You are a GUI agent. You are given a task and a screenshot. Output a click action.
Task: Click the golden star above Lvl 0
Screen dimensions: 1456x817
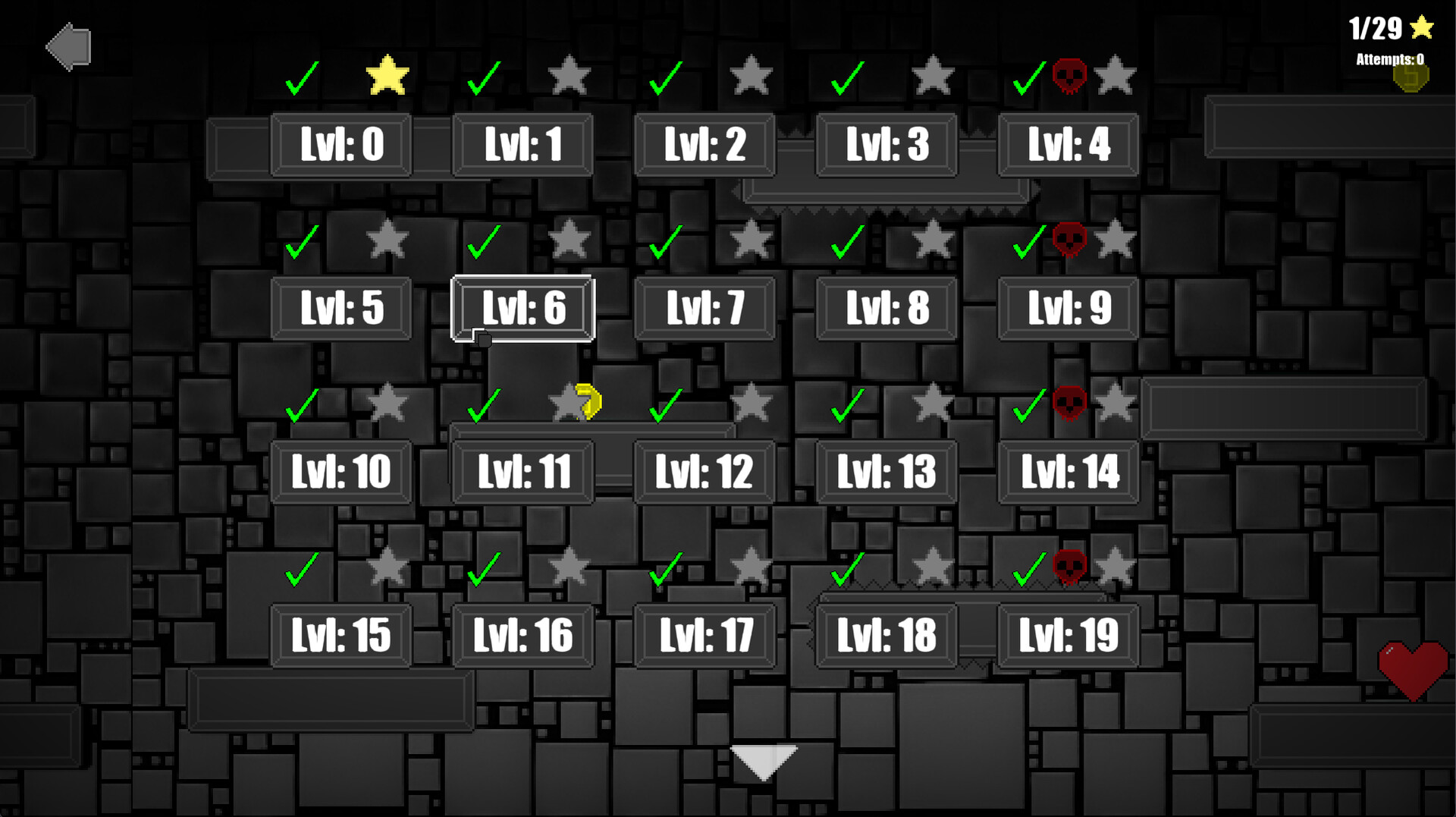(389, 76)
